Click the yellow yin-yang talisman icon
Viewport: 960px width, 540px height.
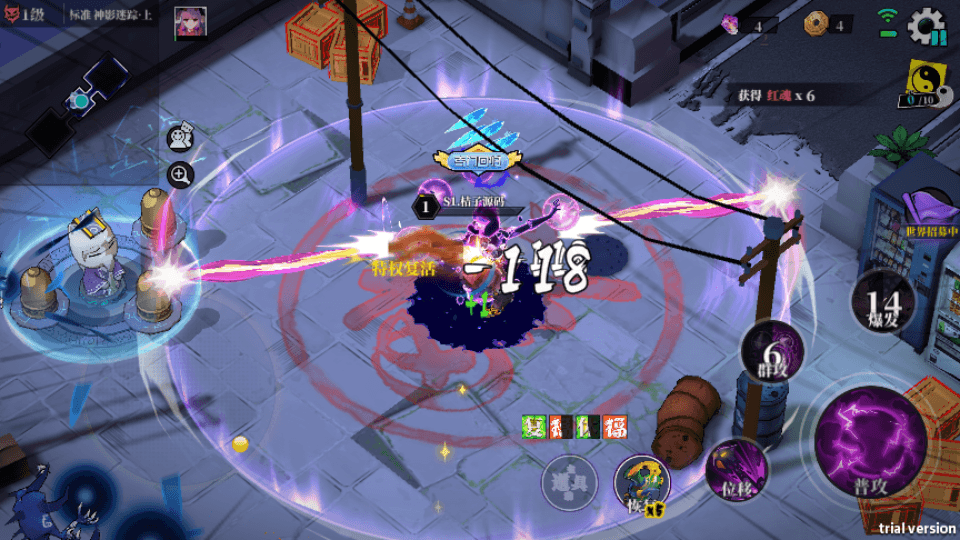click(920, 78)
